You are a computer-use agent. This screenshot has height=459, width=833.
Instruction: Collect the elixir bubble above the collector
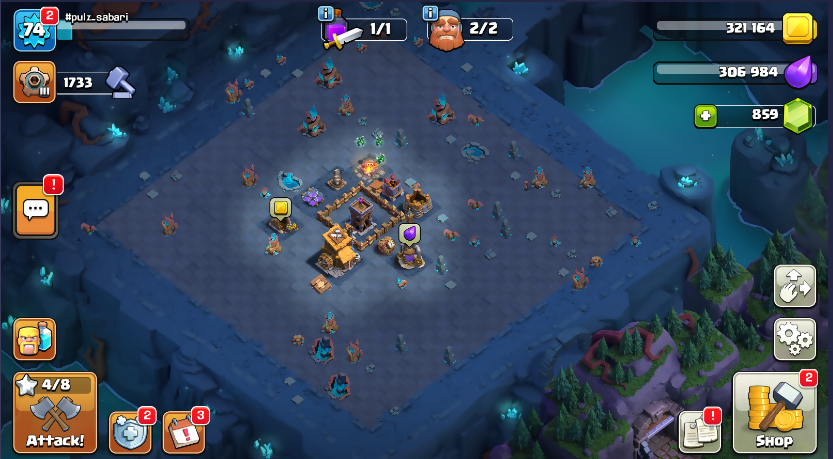coord(409,233)
